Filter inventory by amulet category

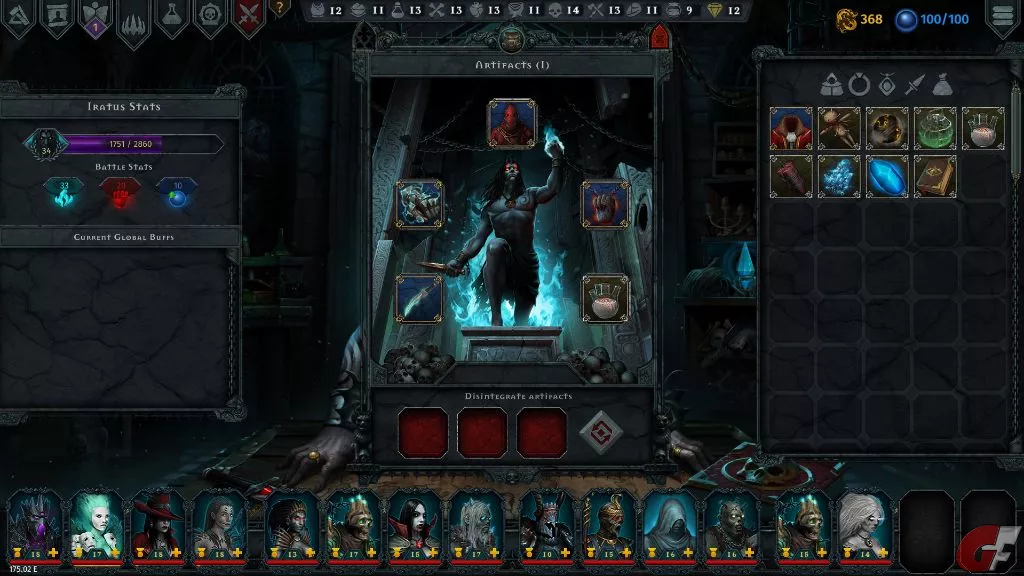click(885, 85)
